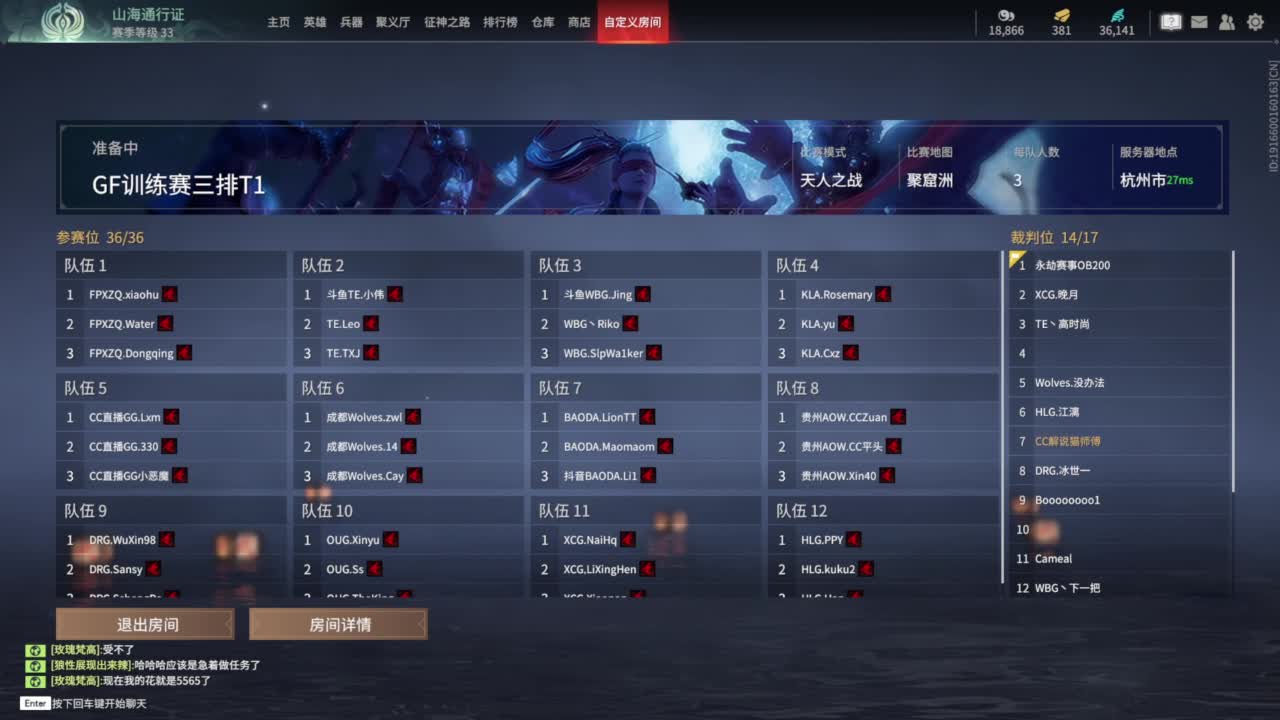This screenshot has height=720, width=1280.
Task: Toggle the voice icon next to FPXZQ.xiaohu
Action: click(168, 294)
